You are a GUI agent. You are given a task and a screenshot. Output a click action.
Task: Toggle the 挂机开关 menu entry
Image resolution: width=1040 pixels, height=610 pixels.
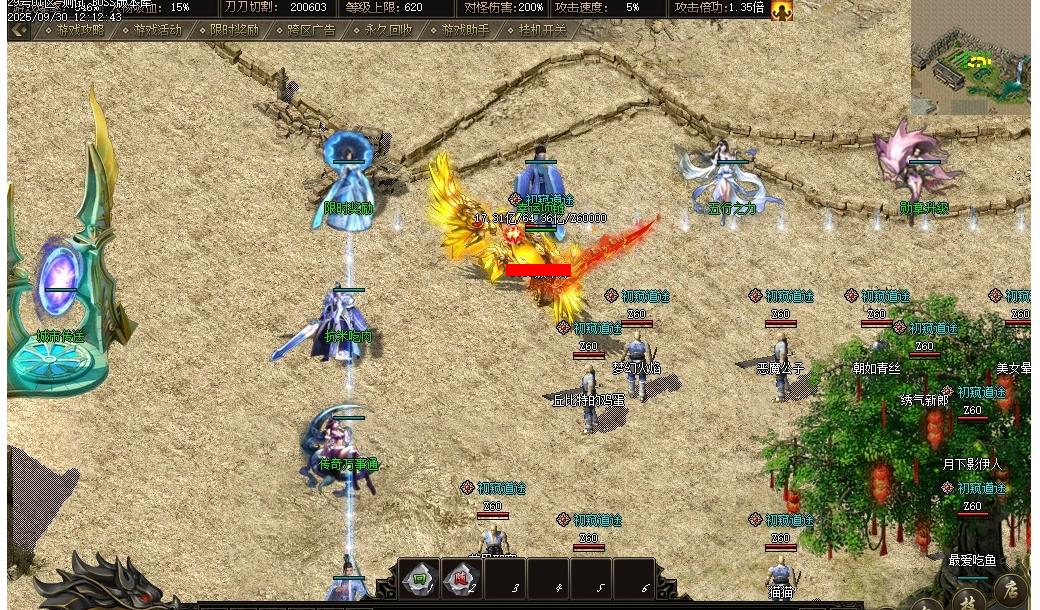[542, 30]
